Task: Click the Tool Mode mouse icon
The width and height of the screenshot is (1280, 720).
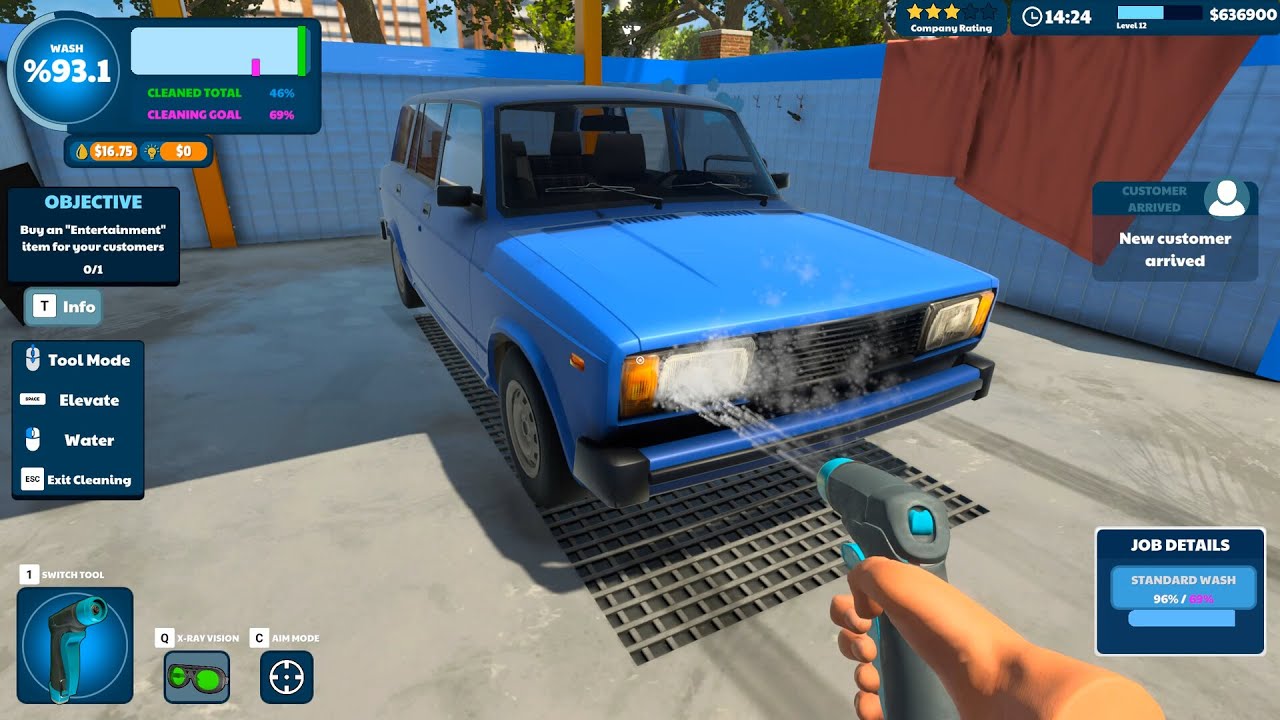Action: point(33,359)
